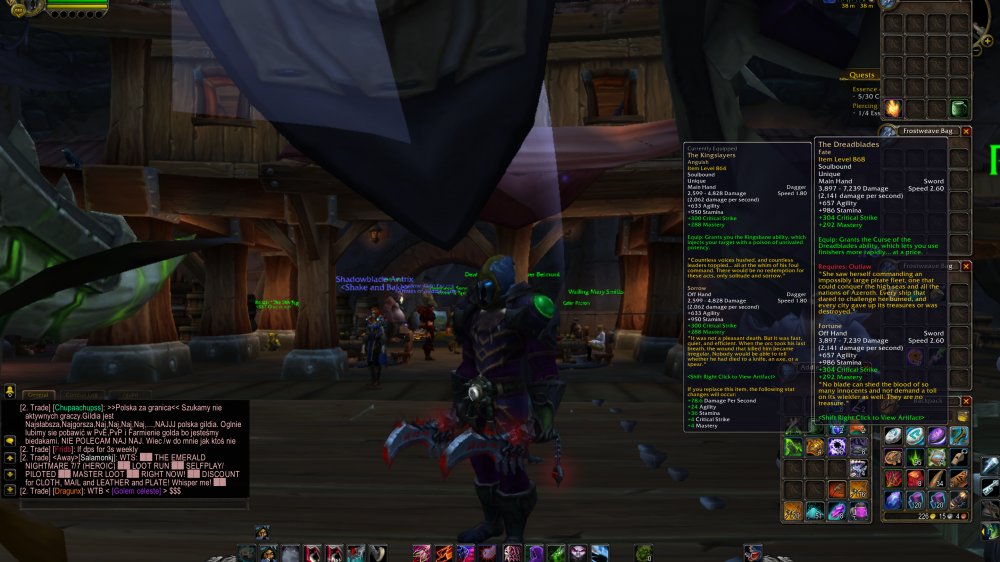Select the green fel flame item stack

(914, 458)
